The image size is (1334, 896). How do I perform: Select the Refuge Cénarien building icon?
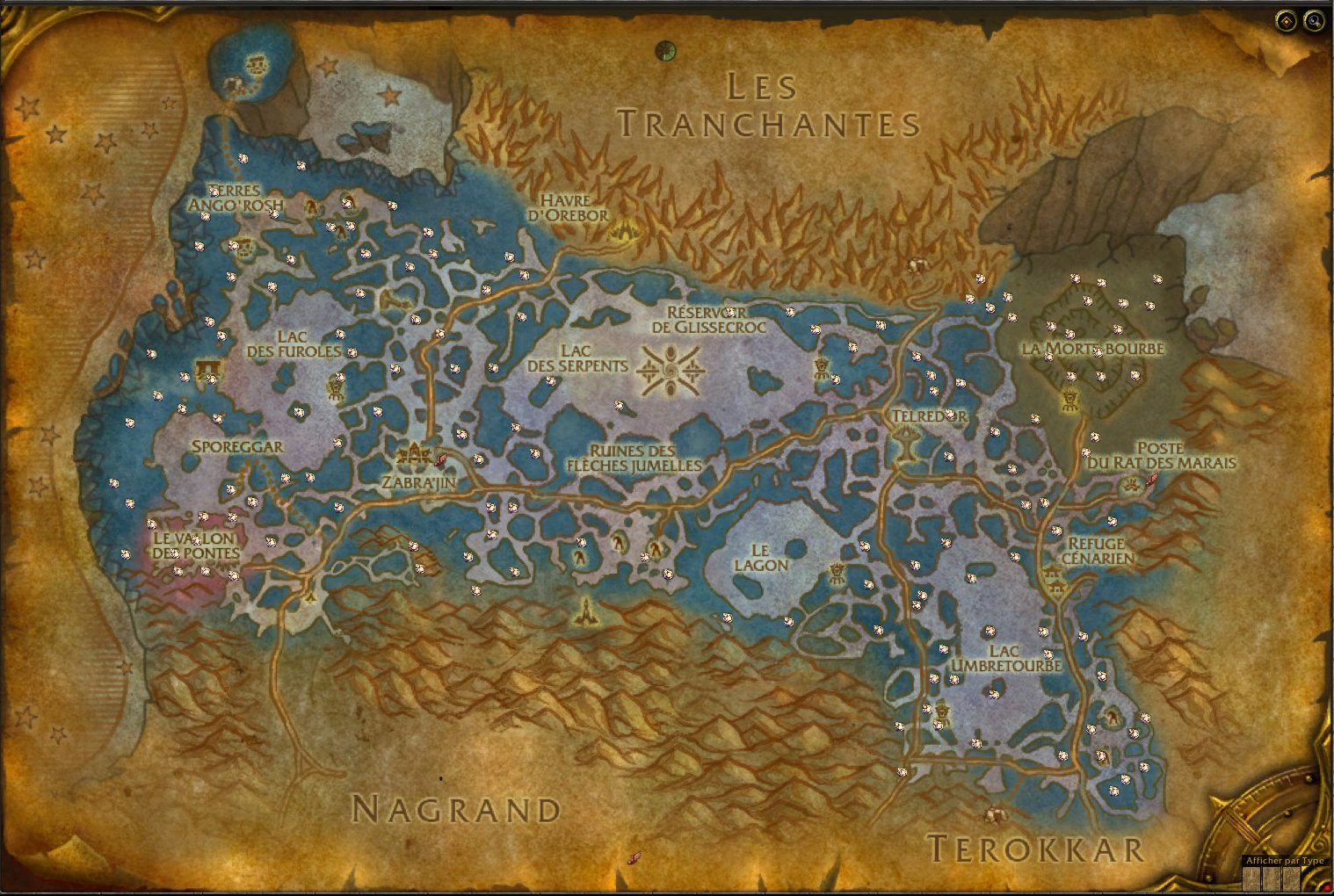pyautogui.click(x=1054, y=582)
